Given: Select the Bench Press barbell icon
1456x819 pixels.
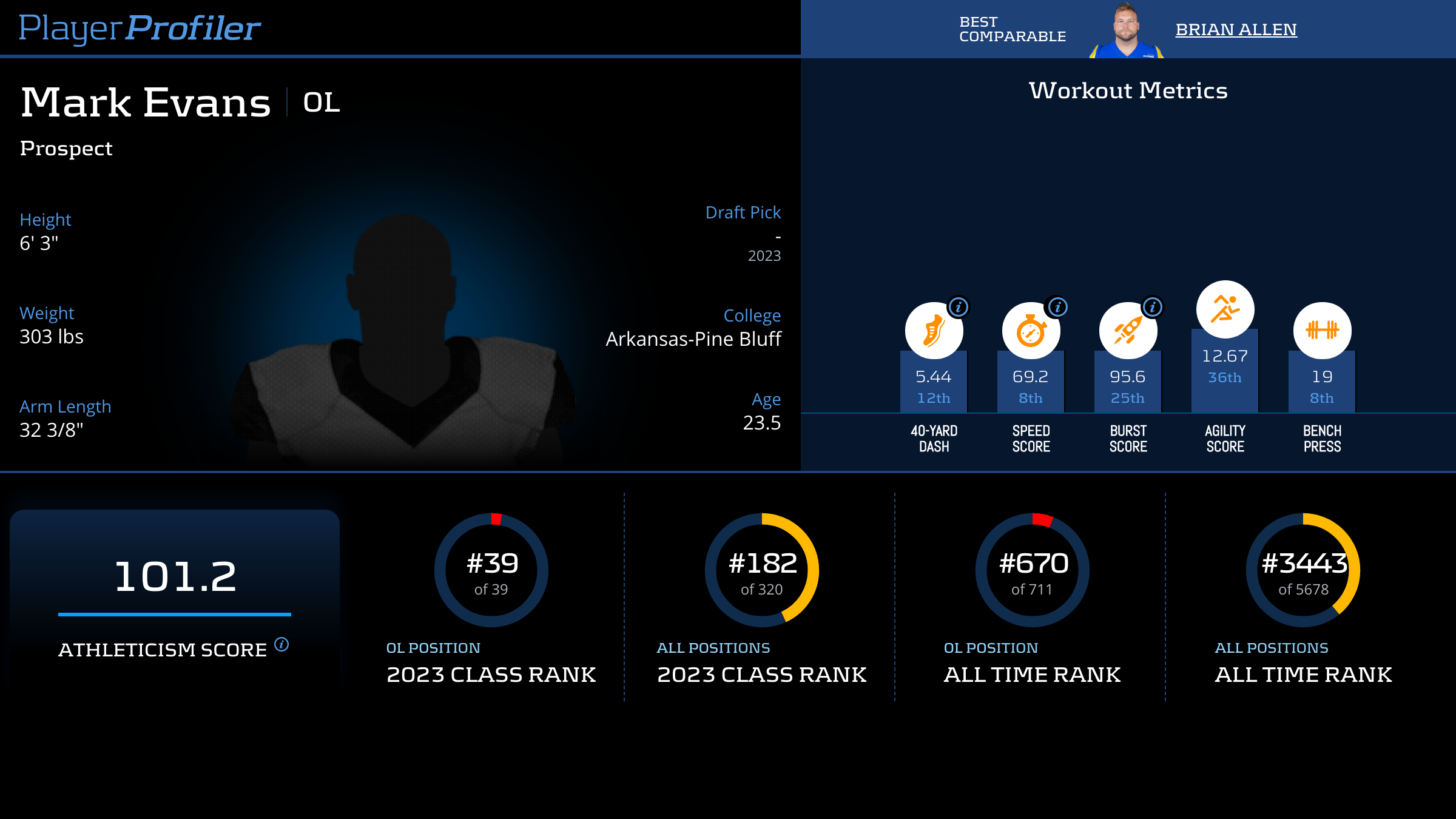Looking at the screenshot, I should point(1322,330).
